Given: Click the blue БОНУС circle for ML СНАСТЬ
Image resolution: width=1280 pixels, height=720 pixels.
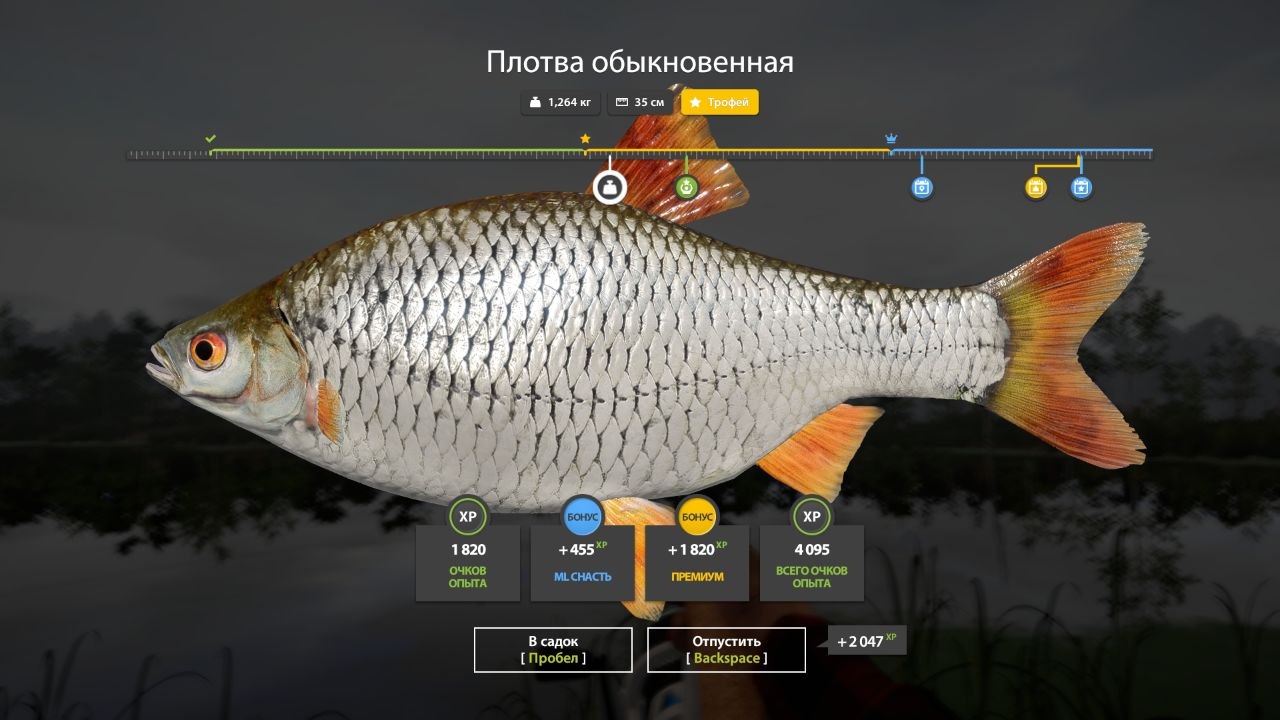Looking at the screenshot, I should tap(582, 517).
